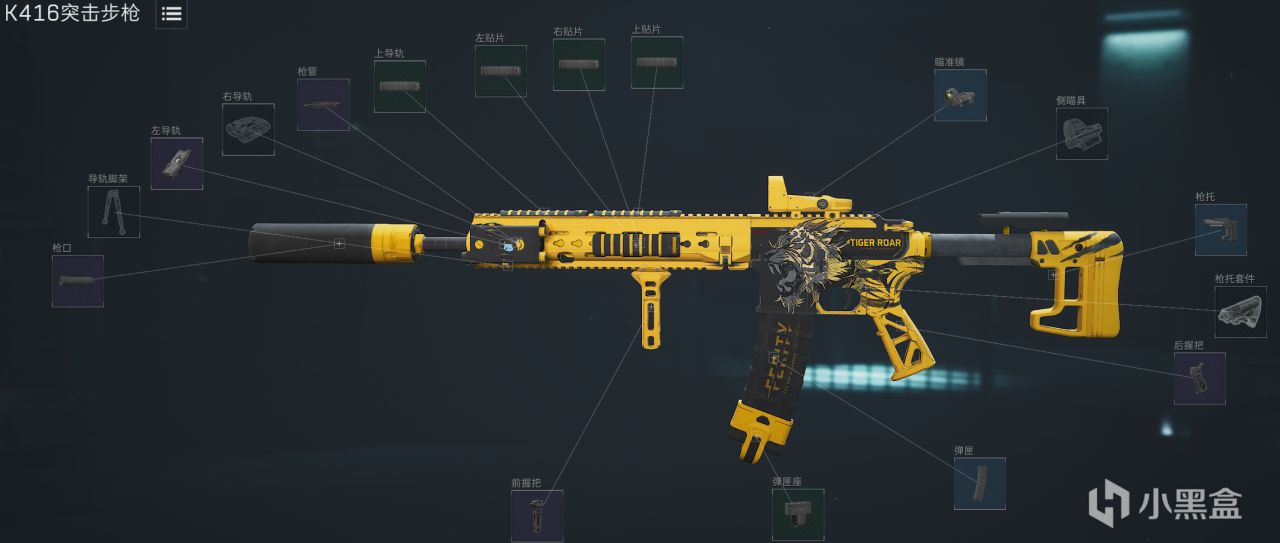
Task: Choose the 左贴片 left patch slot
Action: 501,71
